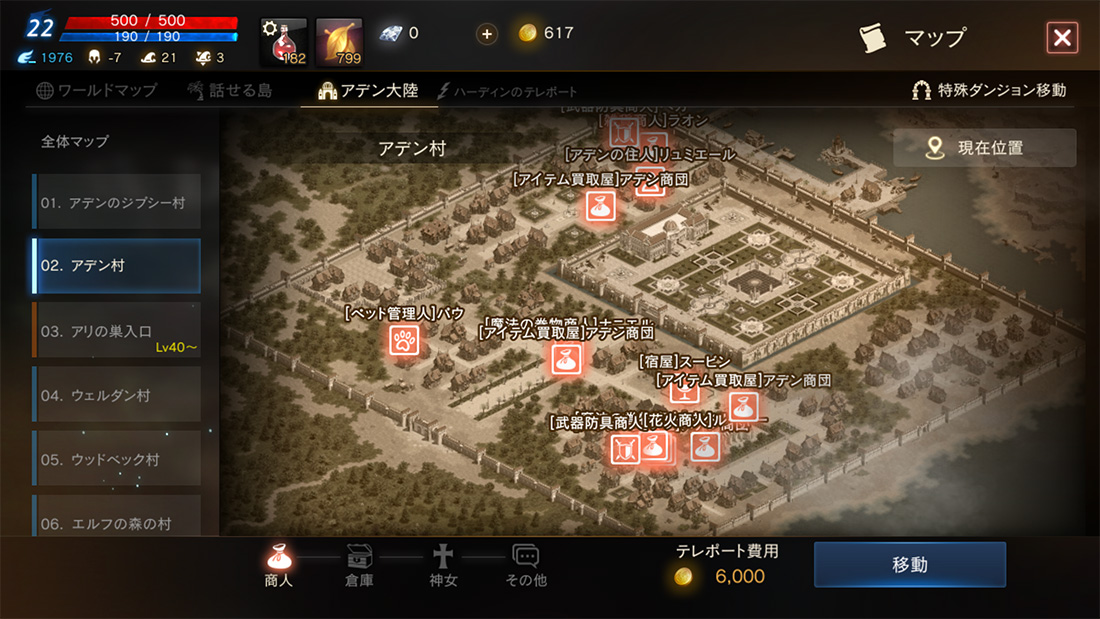1100x619 pixels.
Task: Show 神女 markers on map
Action: pos(443,566)
